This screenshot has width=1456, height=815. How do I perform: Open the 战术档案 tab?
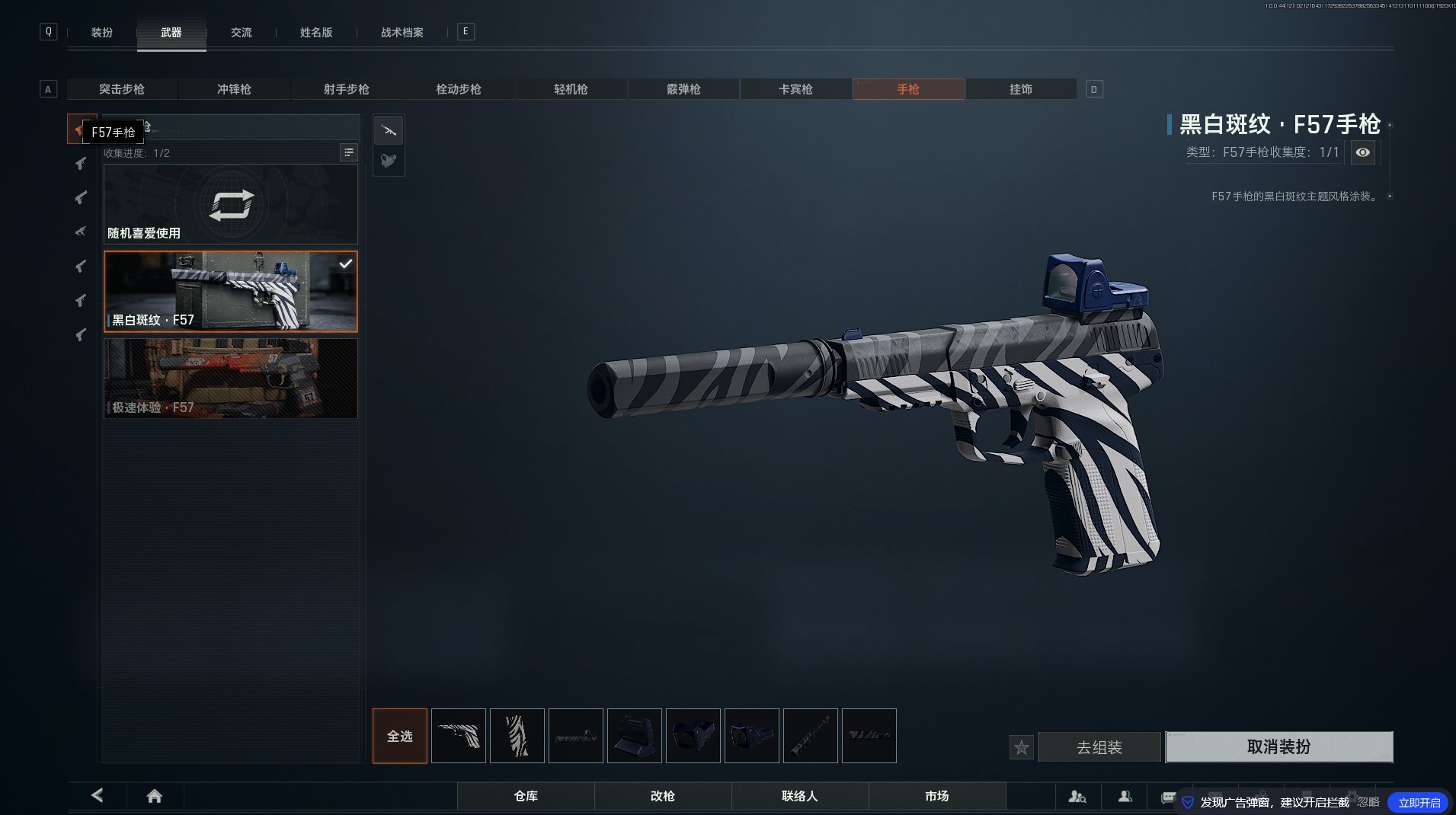pyautogui.click(x=402, y=33)
